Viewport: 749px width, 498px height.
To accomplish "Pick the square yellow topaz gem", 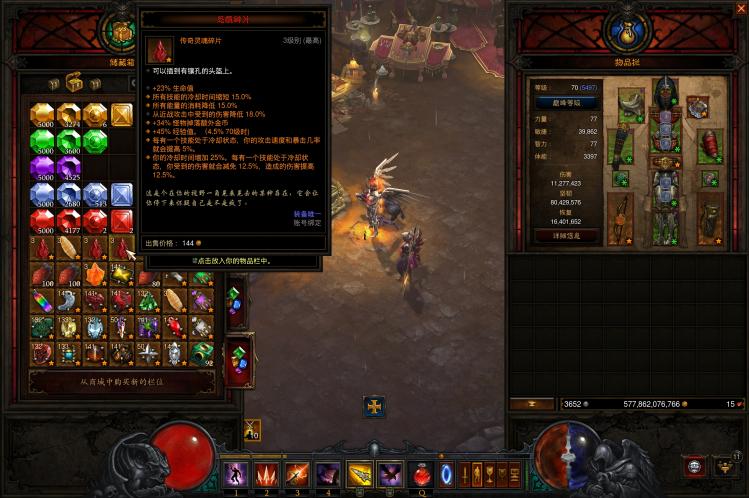I will coord(121,115).
